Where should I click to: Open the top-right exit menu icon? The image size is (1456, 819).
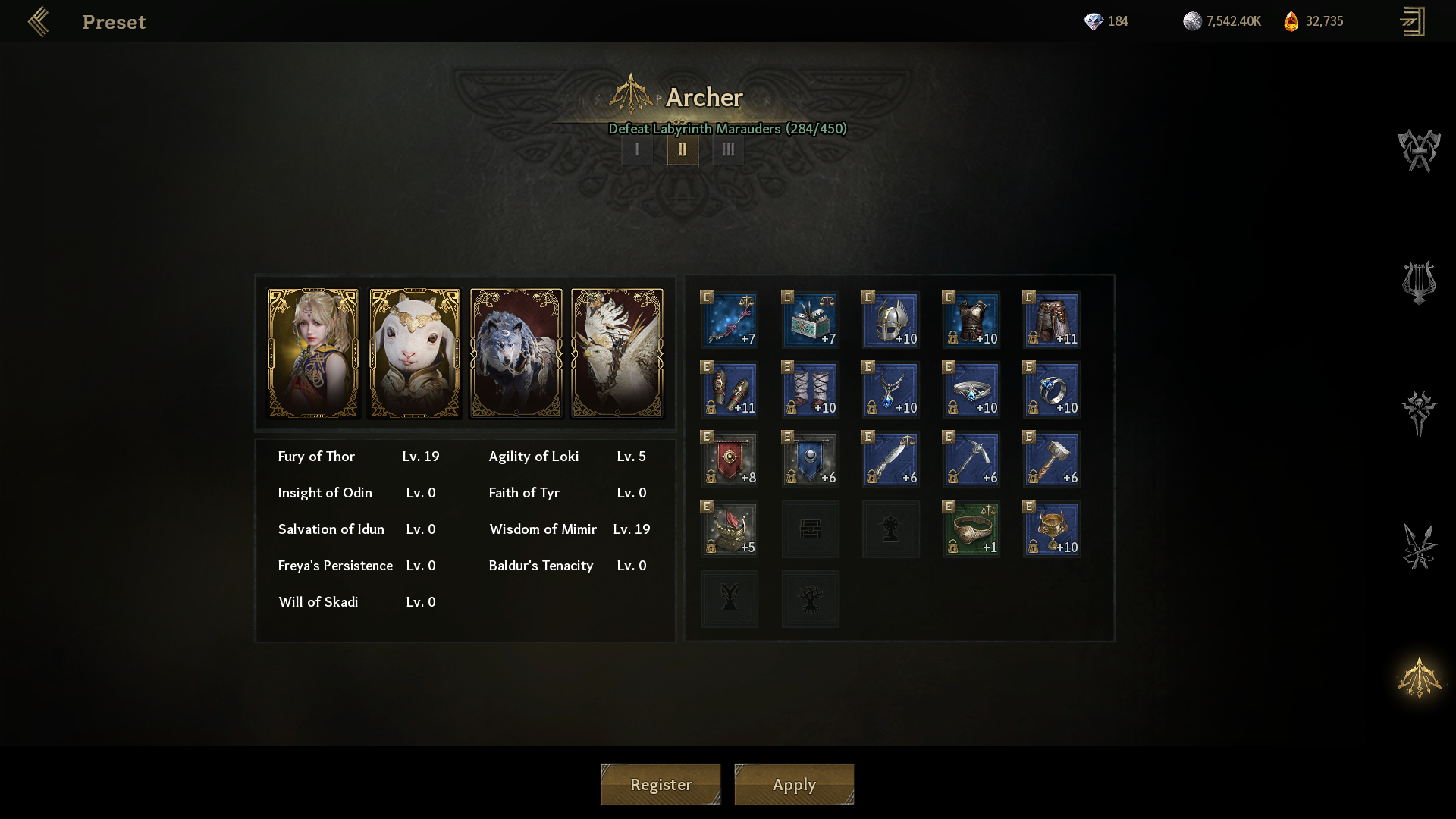[x=1412, y=22]
